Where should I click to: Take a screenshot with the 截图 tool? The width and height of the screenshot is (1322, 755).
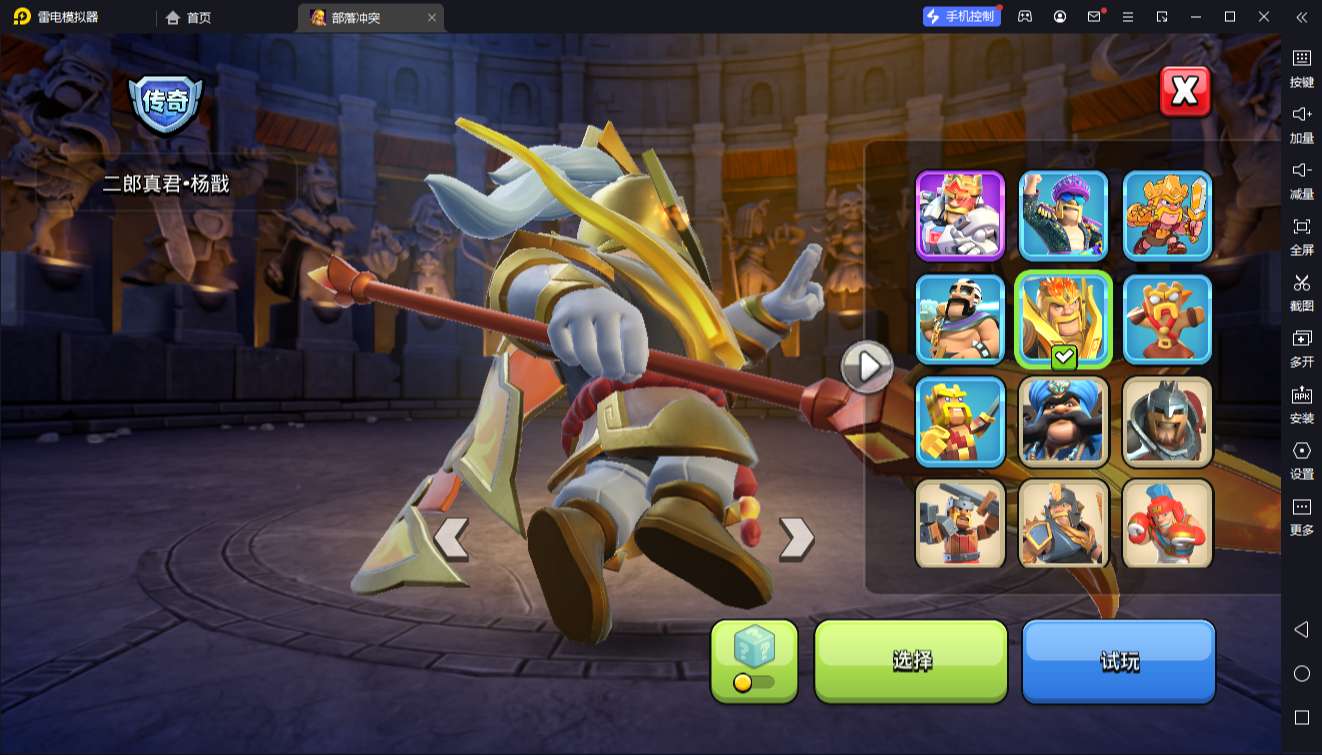[1301, 292]
